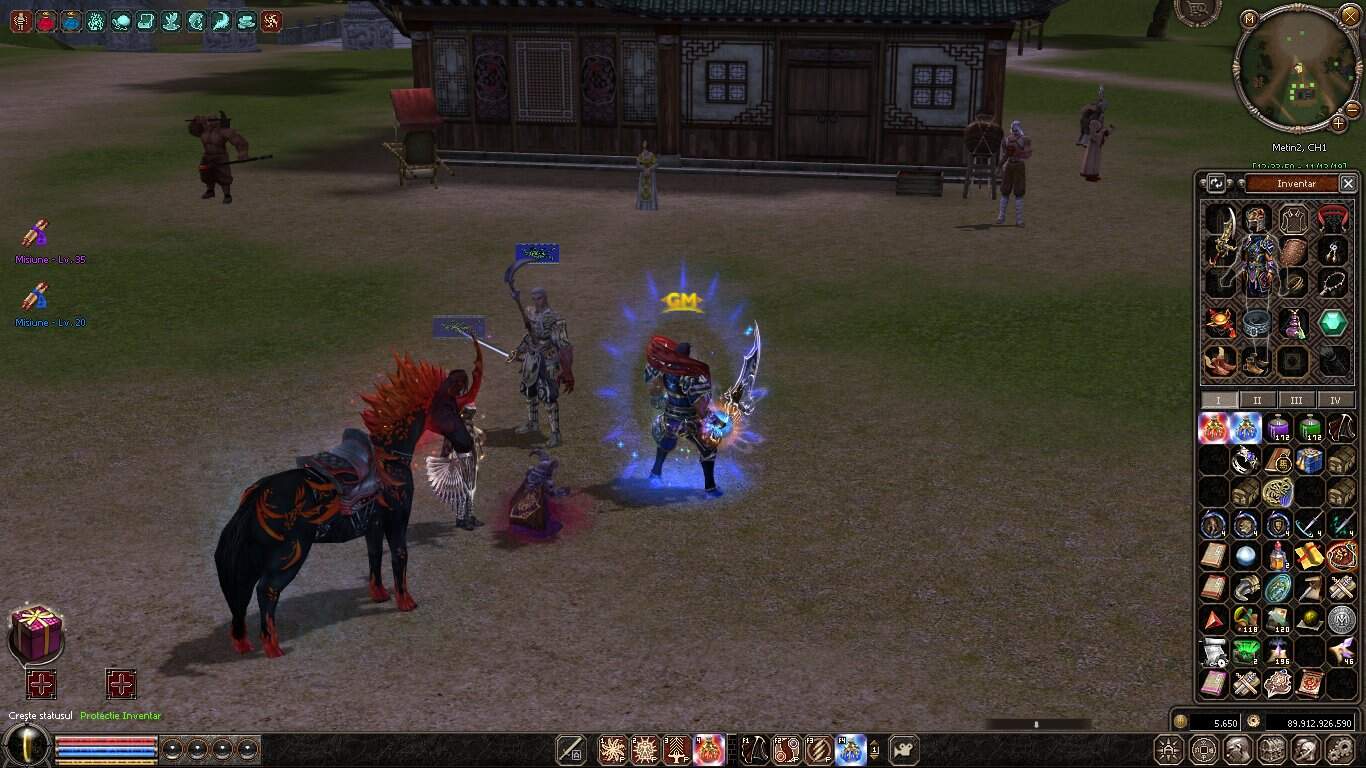Toggle Protecție Inventar
Viewport: 1366px width, 768px height.
point(121,685)
